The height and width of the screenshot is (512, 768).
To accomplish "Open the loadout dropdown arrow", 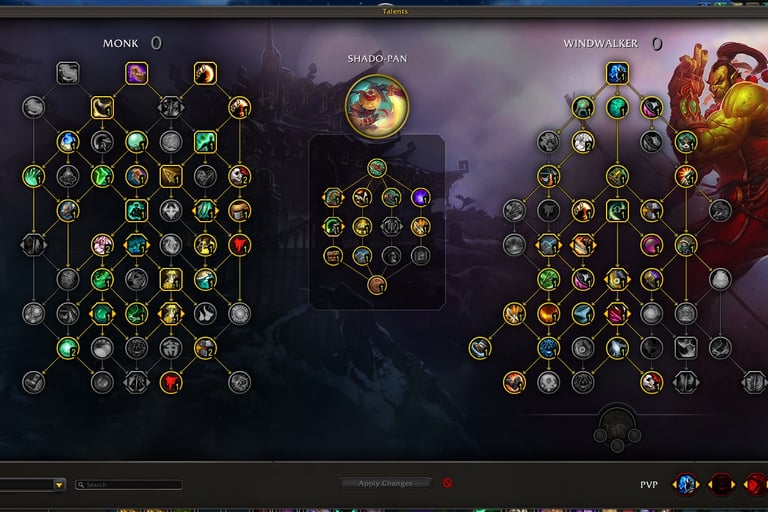I will coord(59,485).
